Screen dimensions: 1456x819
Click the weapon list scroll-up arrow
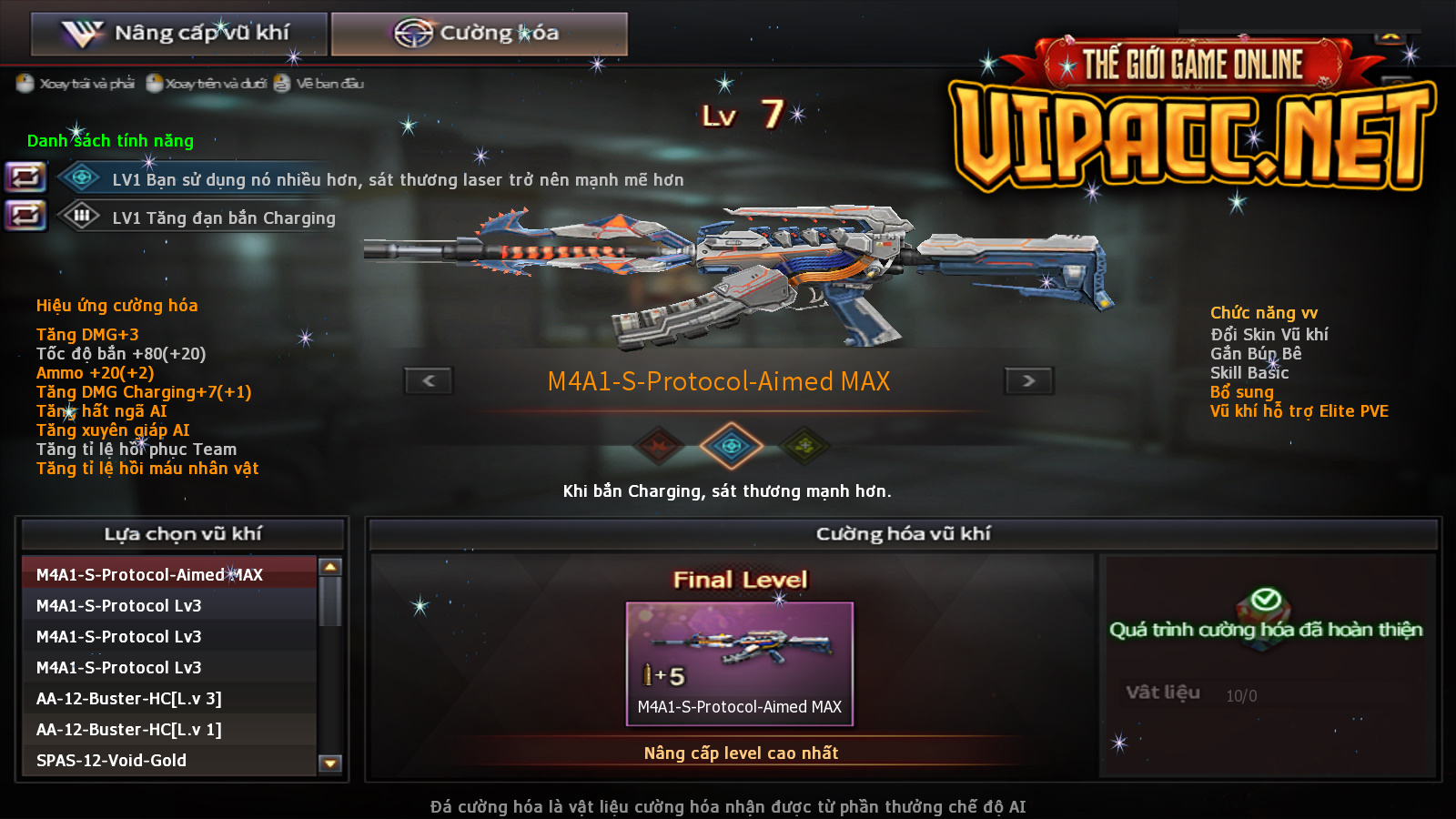pyautogui.click(x=330, y=567)
